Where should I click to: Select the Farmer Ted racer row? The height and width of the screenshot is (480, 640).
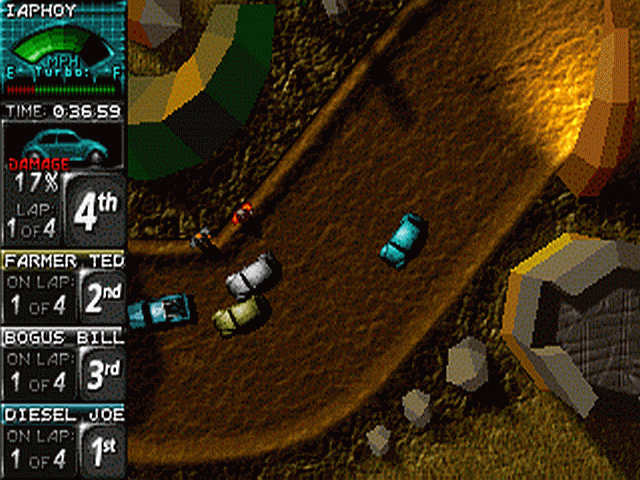(x=63, y=286)
